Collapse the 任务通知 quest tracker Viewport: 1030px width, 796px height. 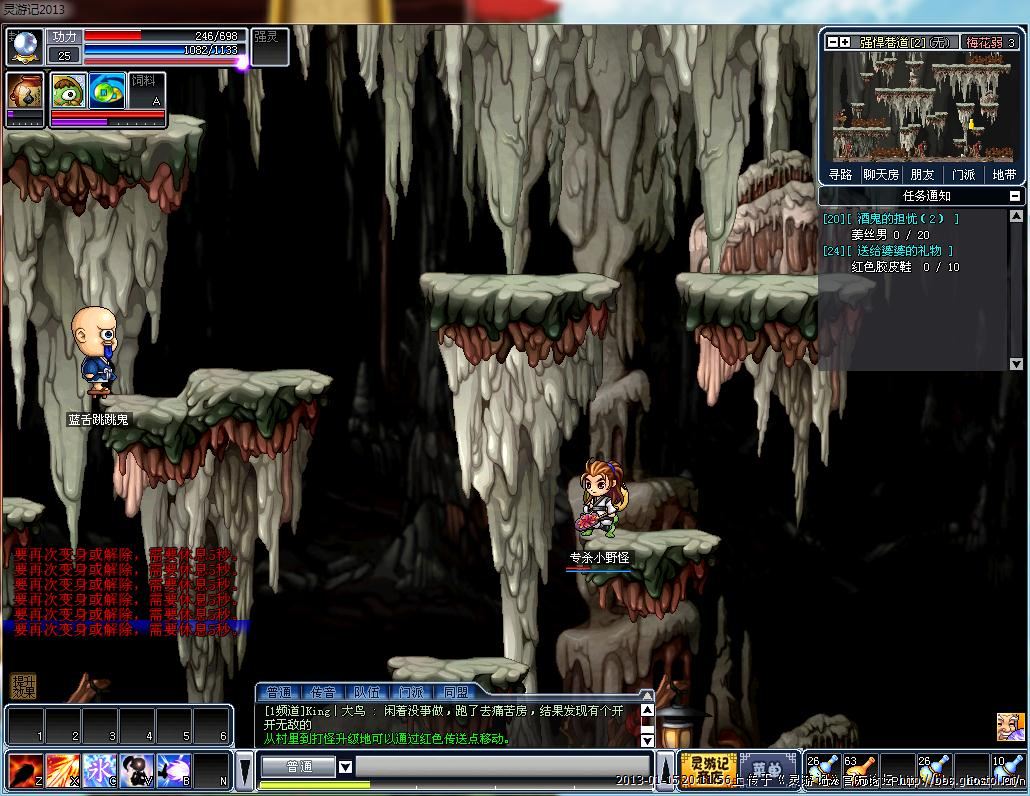1015,196
